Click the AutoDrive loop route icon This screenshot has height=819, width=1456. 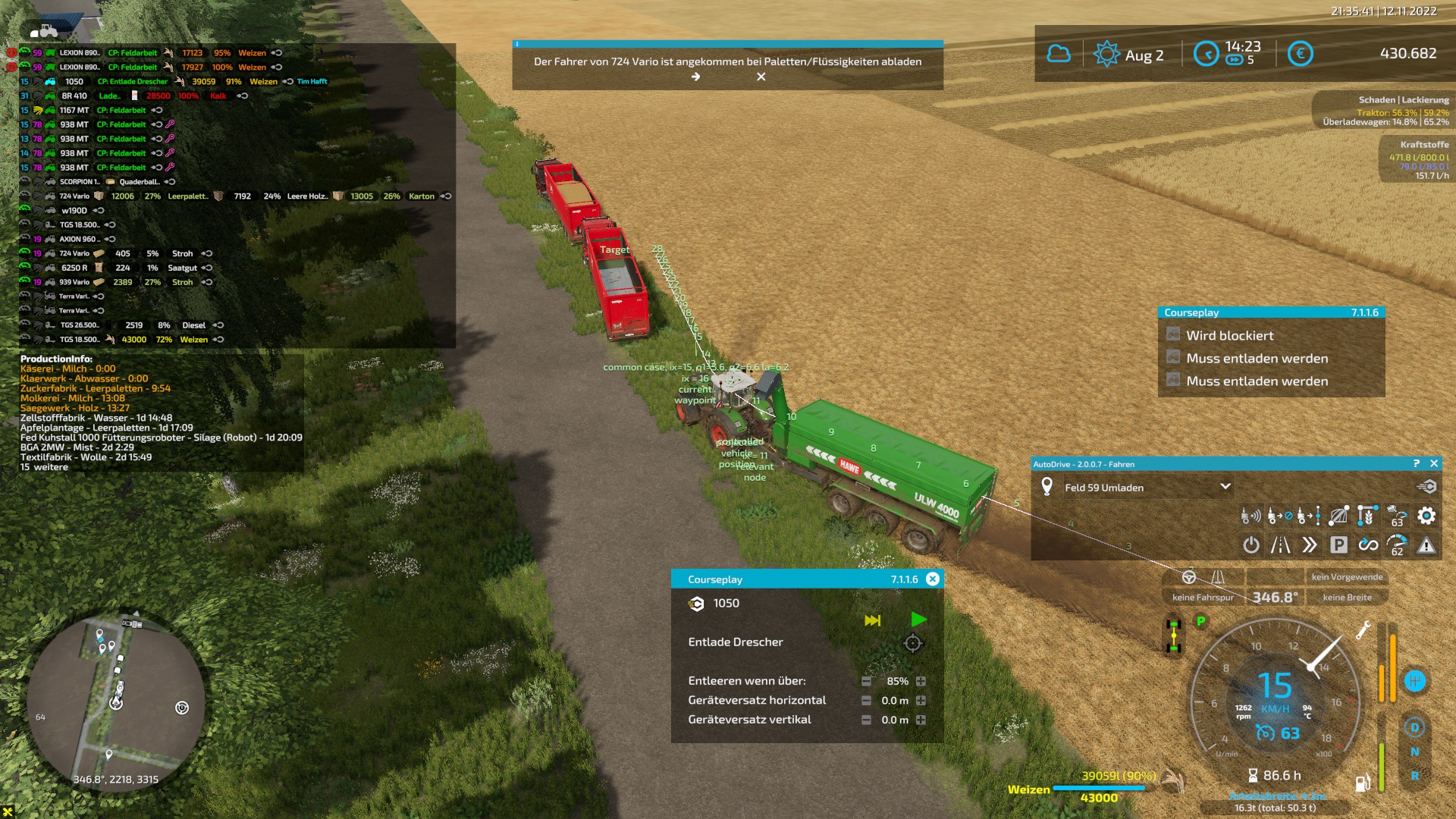[x=1369, y=545]
